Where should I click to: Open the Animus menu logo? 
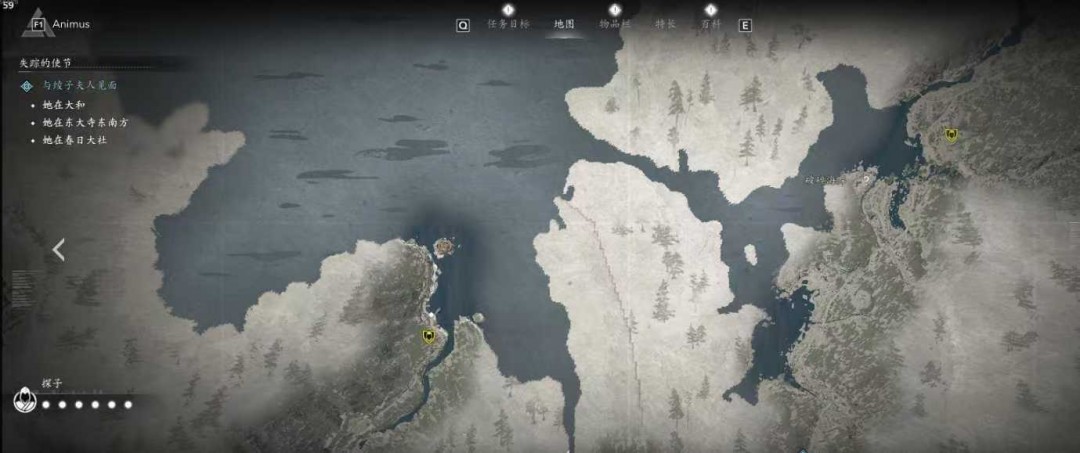(x=39, y=24)
